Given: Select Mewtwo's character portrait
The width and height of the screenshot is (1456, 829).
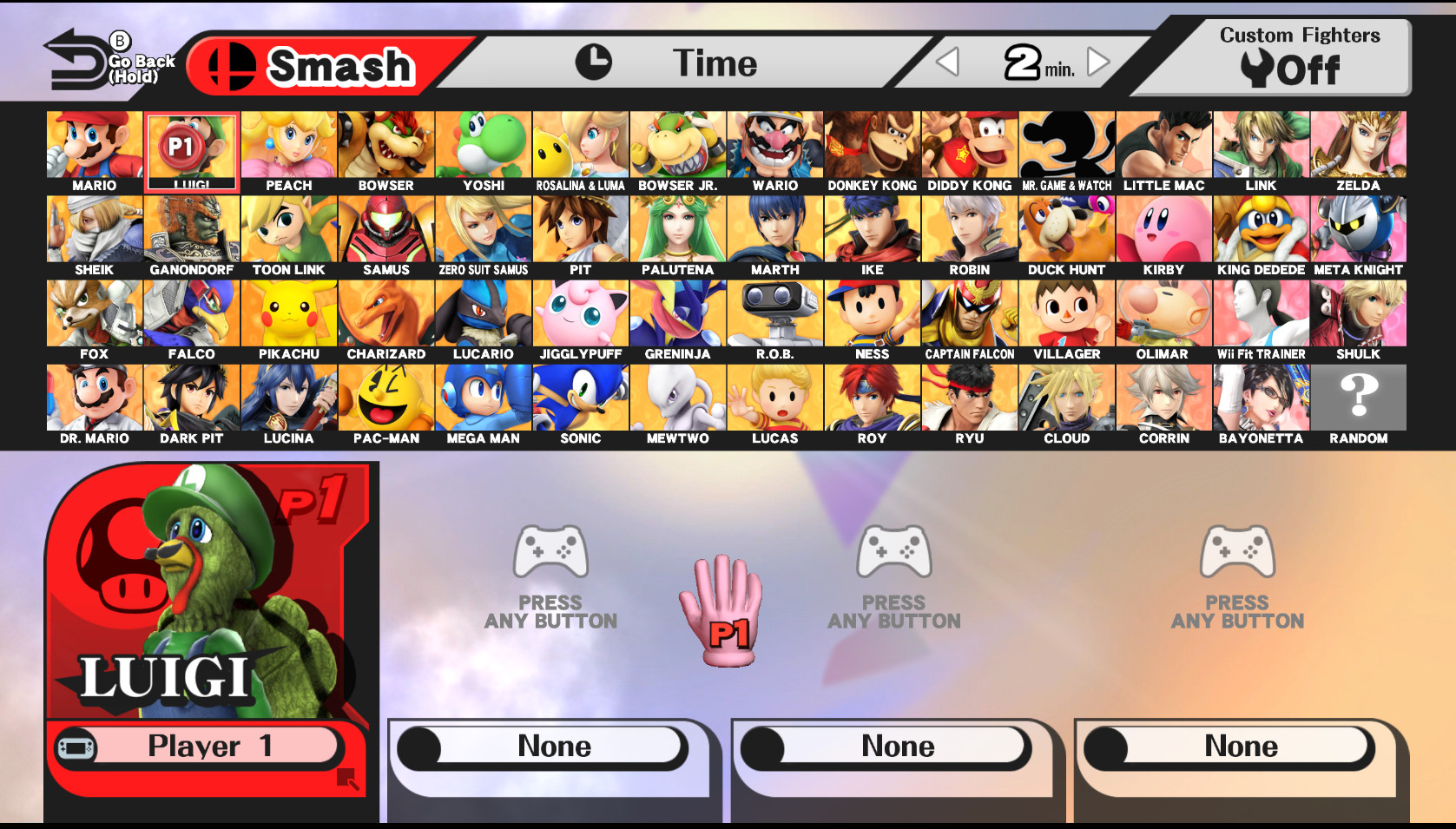Looking at the screenshot, I should point(677,396).
